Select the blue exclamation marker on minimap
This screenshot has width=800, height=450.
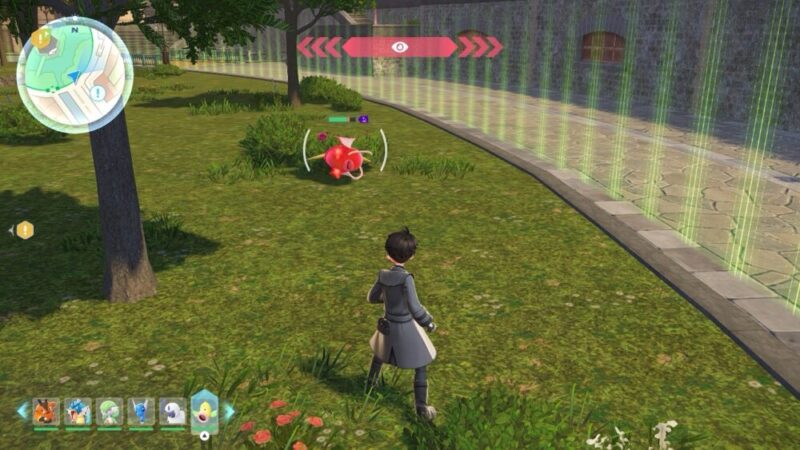[x=97, y=93]
